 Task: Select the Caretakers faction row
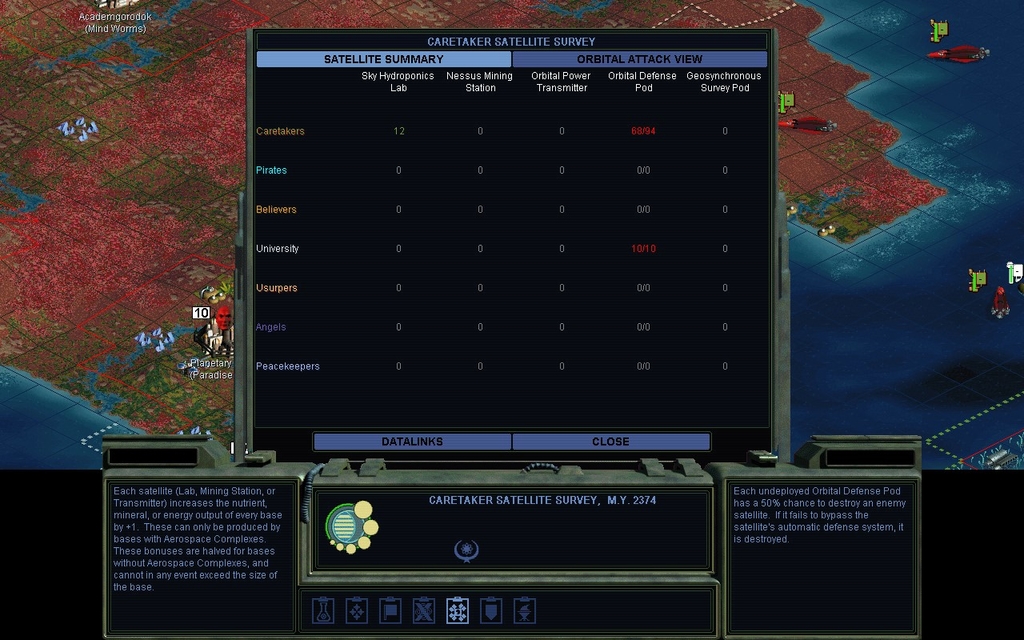point(280,131)
